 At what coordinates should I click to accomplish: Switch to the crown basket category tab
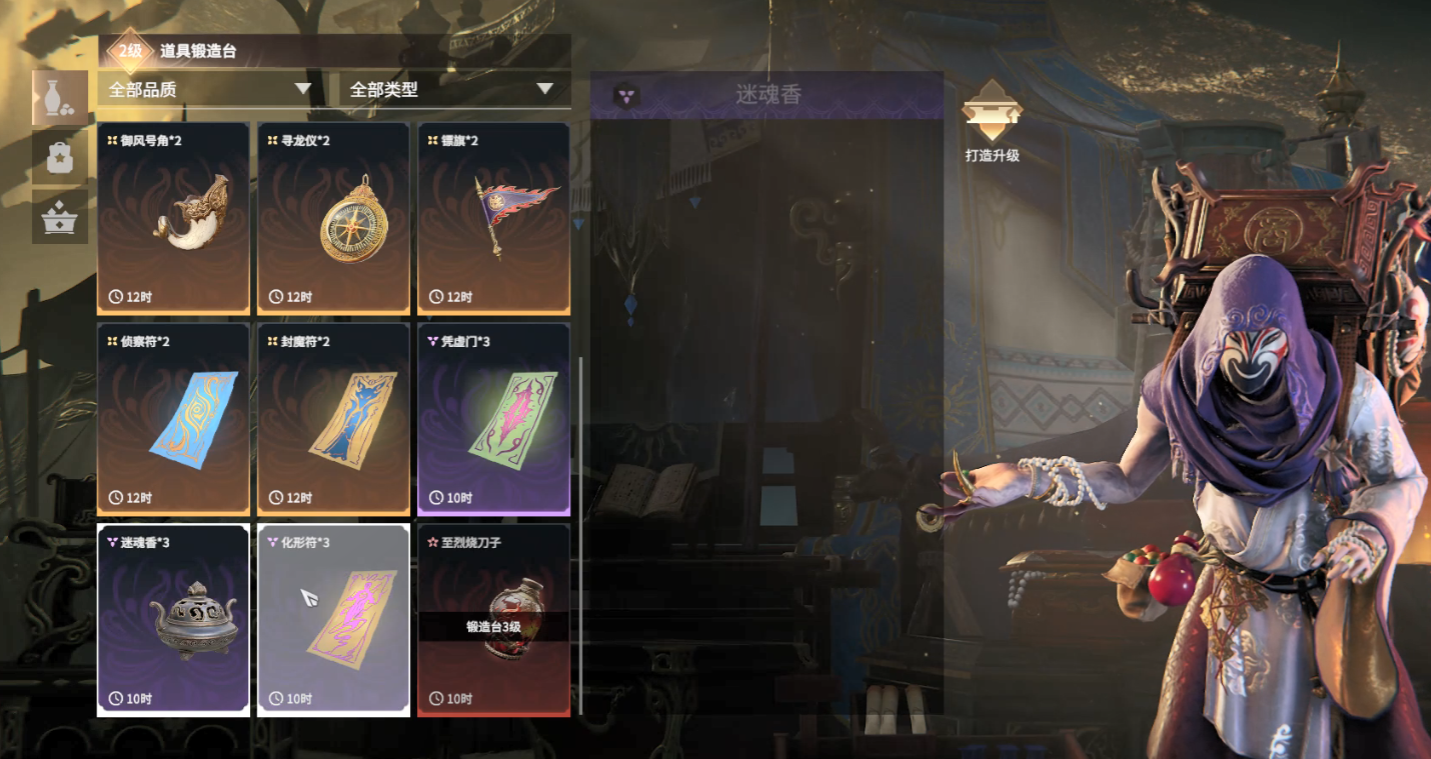coord(60,216)
